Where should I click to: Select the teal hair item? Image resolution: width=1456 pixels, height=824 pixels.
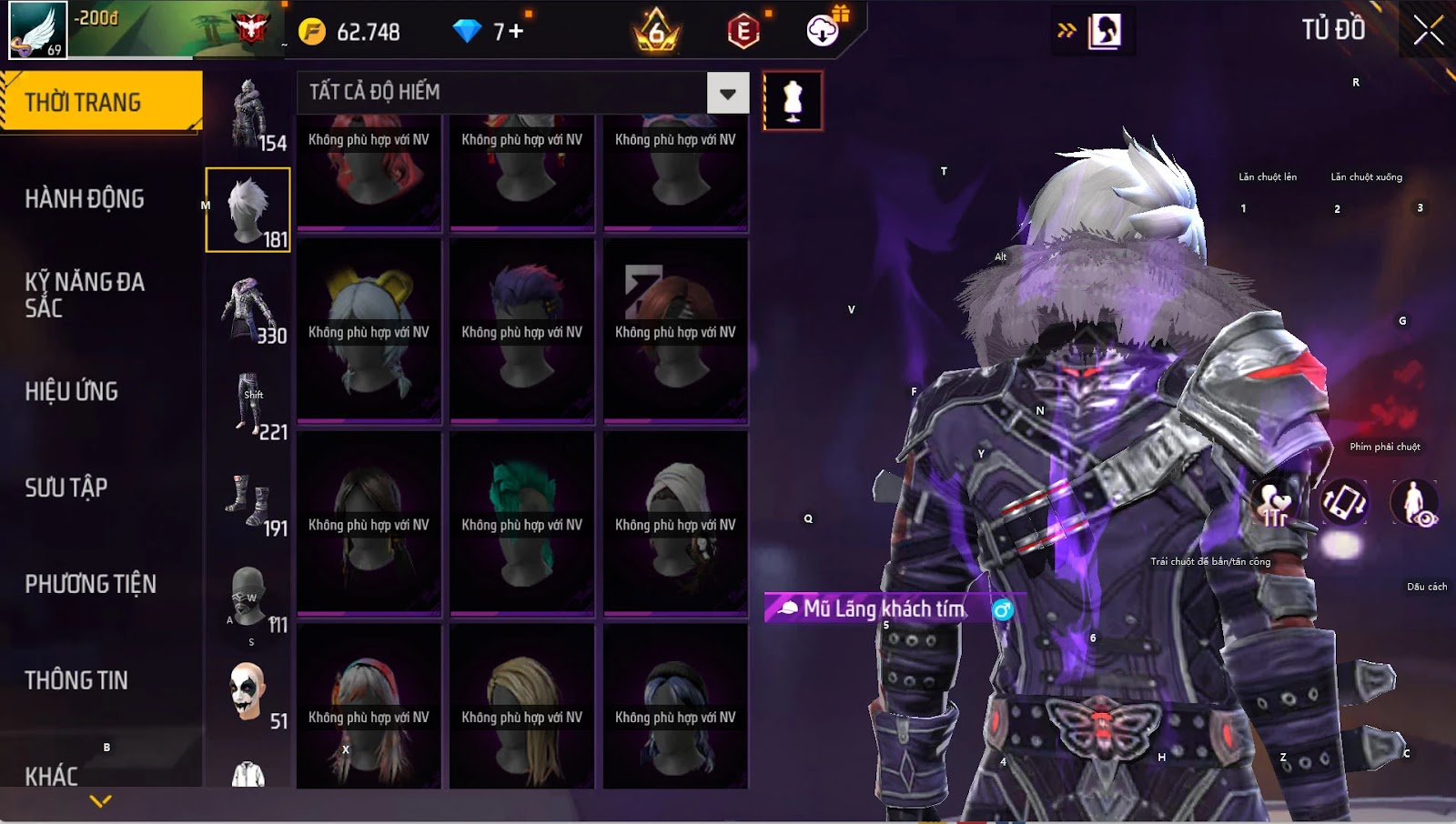point(521,523)
